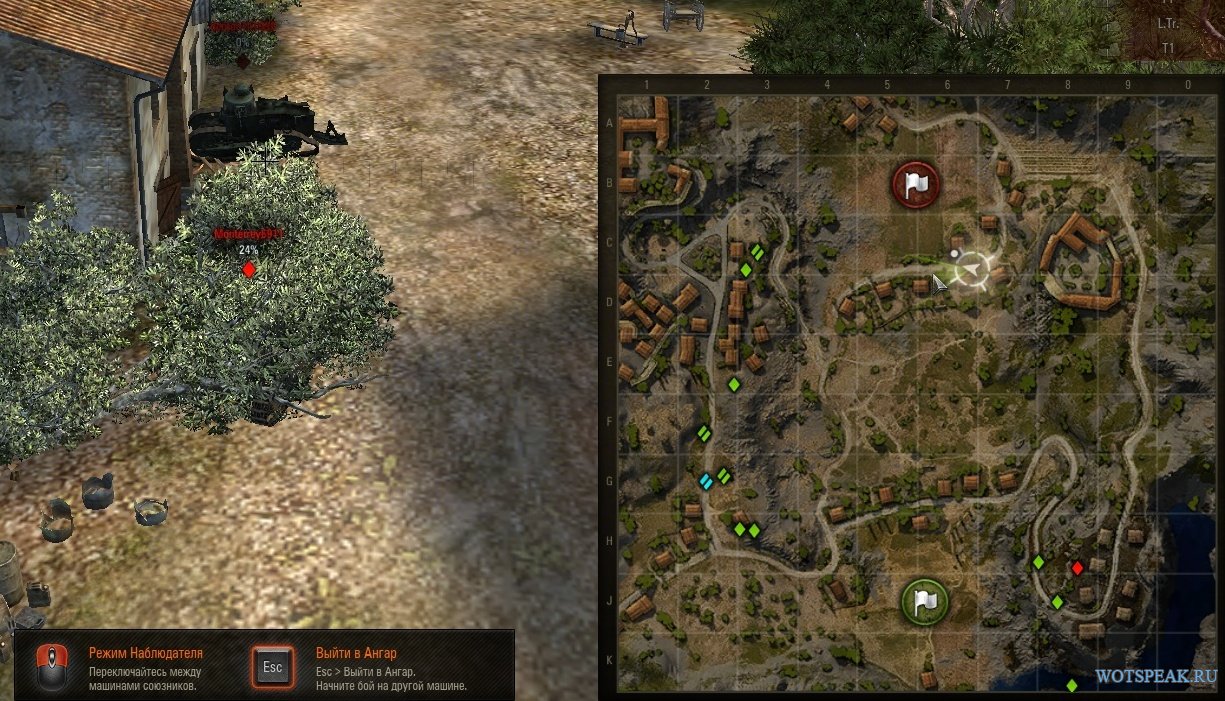The width and height of the screenshot is (1225, 701).
Task: Select the red enemy base flag on minimap
Action: tap(916, 184)
